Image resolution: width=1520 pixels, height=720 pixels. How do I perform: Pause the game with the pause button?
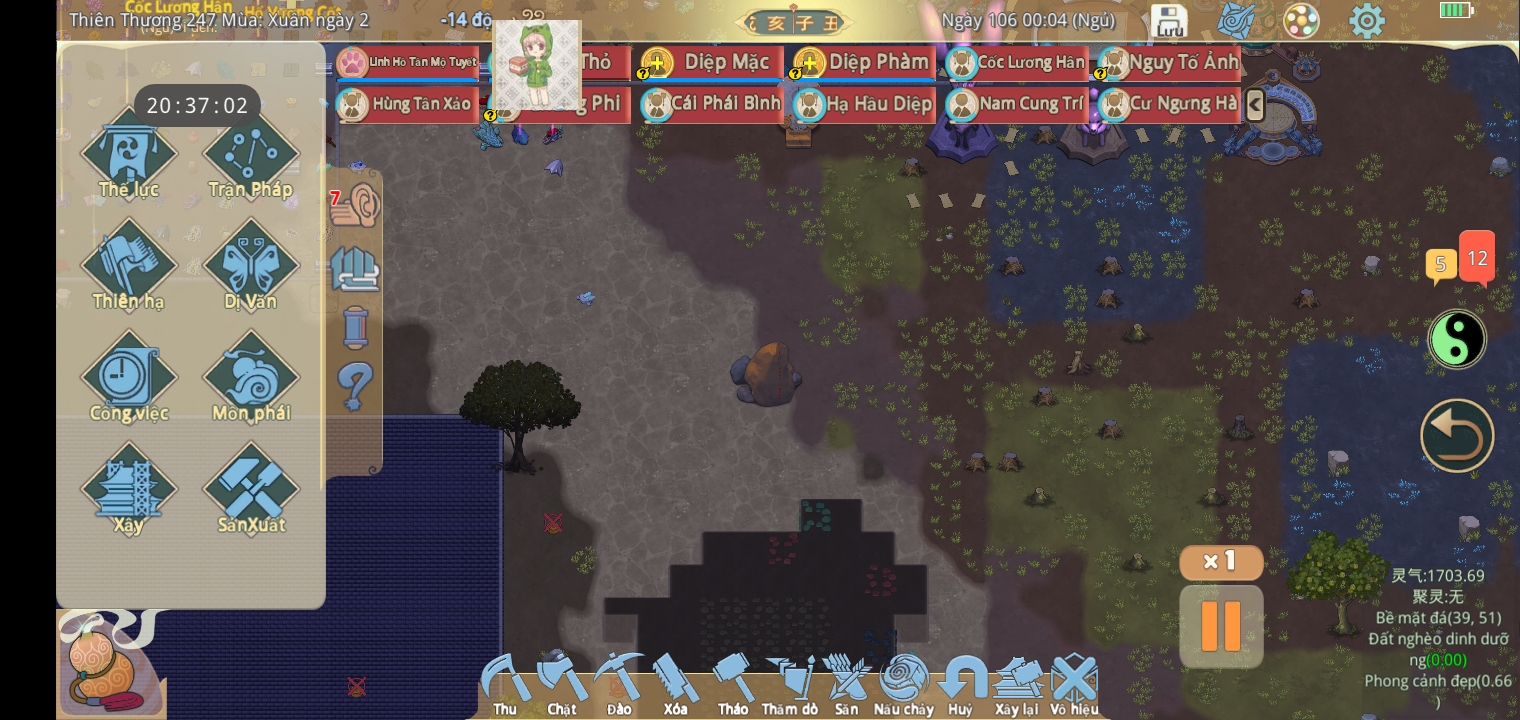click(x=1221, y=627)
